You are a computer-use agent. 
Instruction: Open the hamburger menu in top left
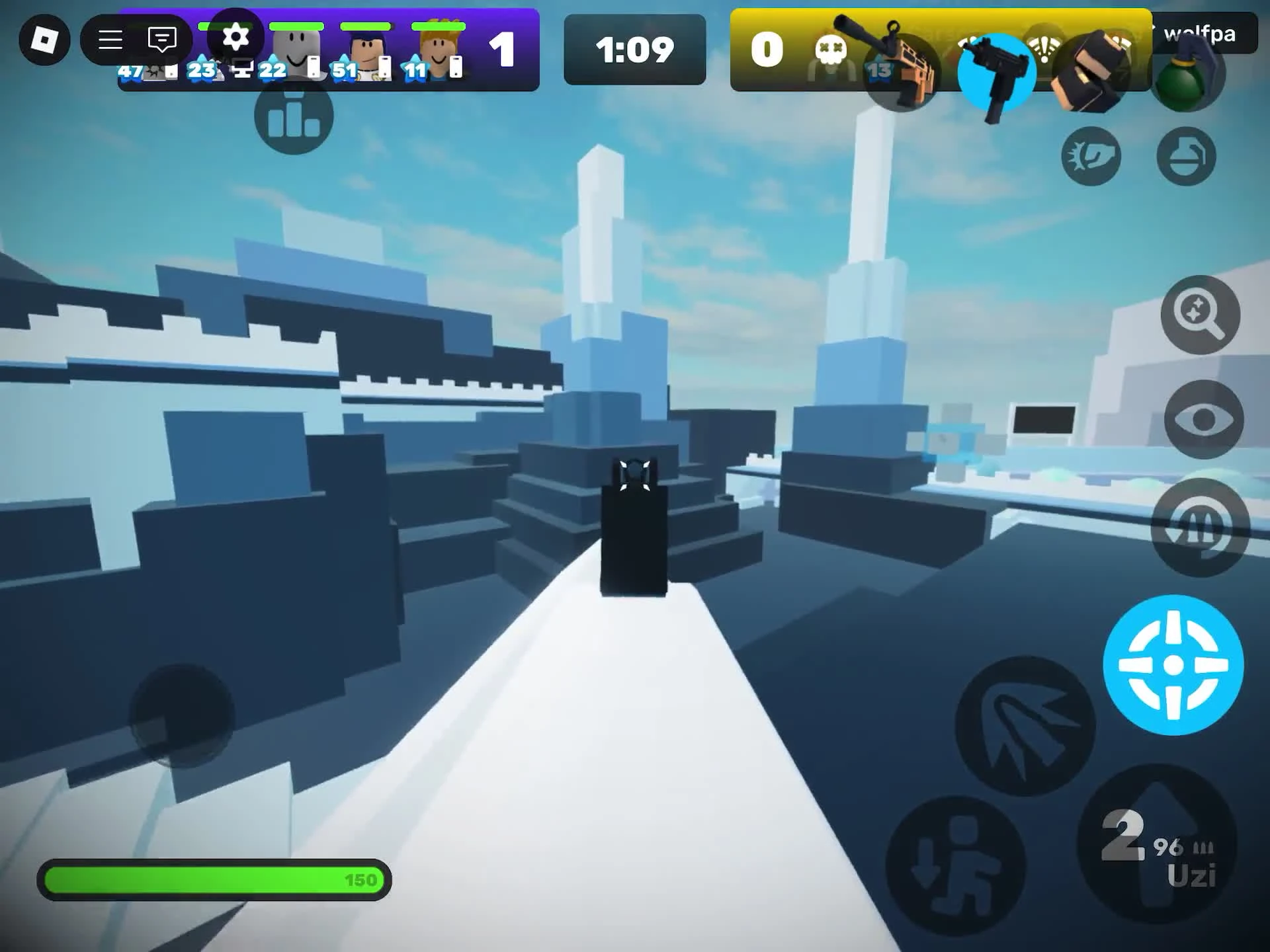(109, 40)
